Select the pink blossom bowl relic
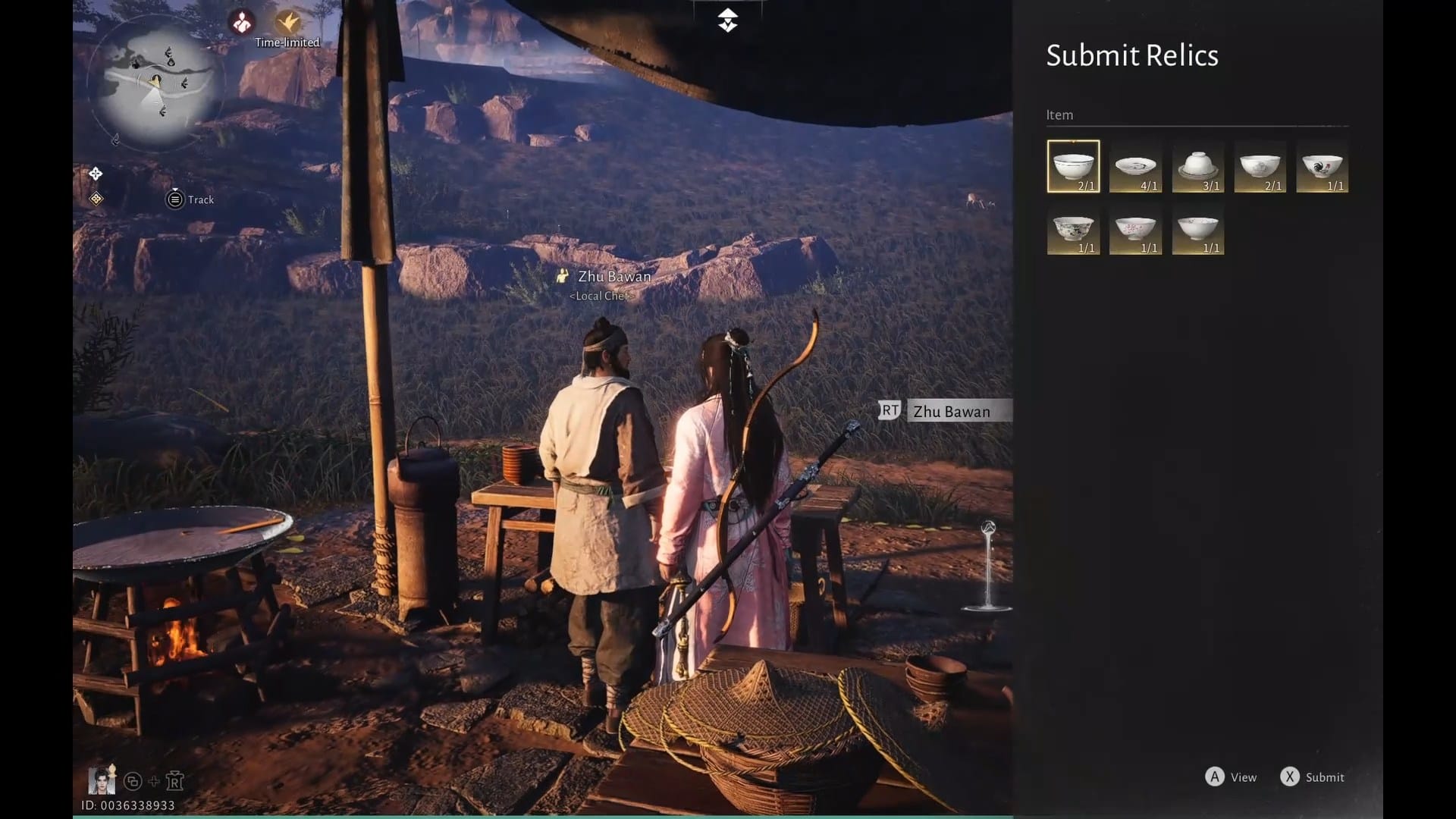The height and width of the screenshot is (819, 1456). (x=1135, y=228)
